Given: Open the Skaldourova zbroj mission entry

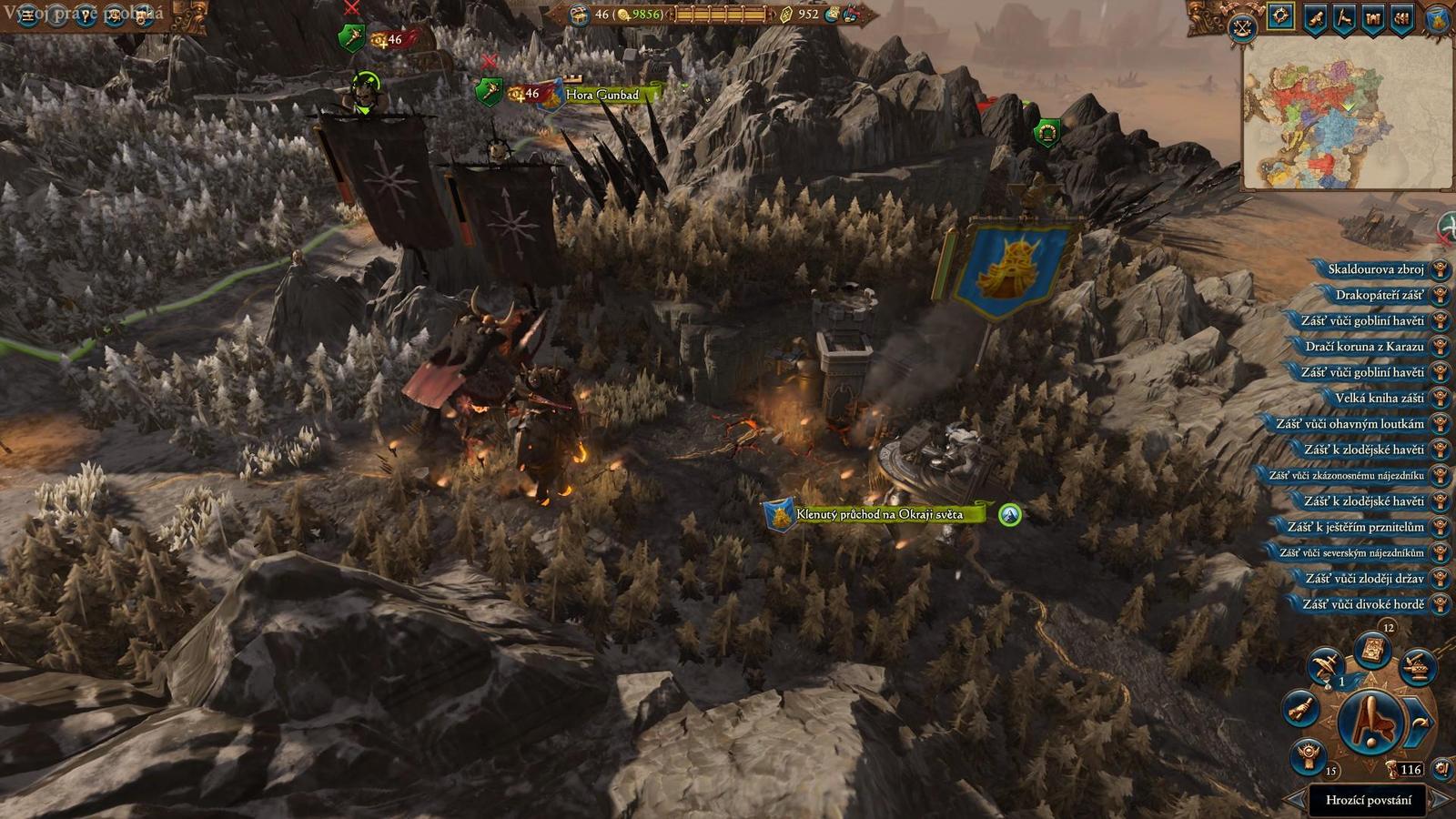Looking at the screenshot, I should [1375, 269].
